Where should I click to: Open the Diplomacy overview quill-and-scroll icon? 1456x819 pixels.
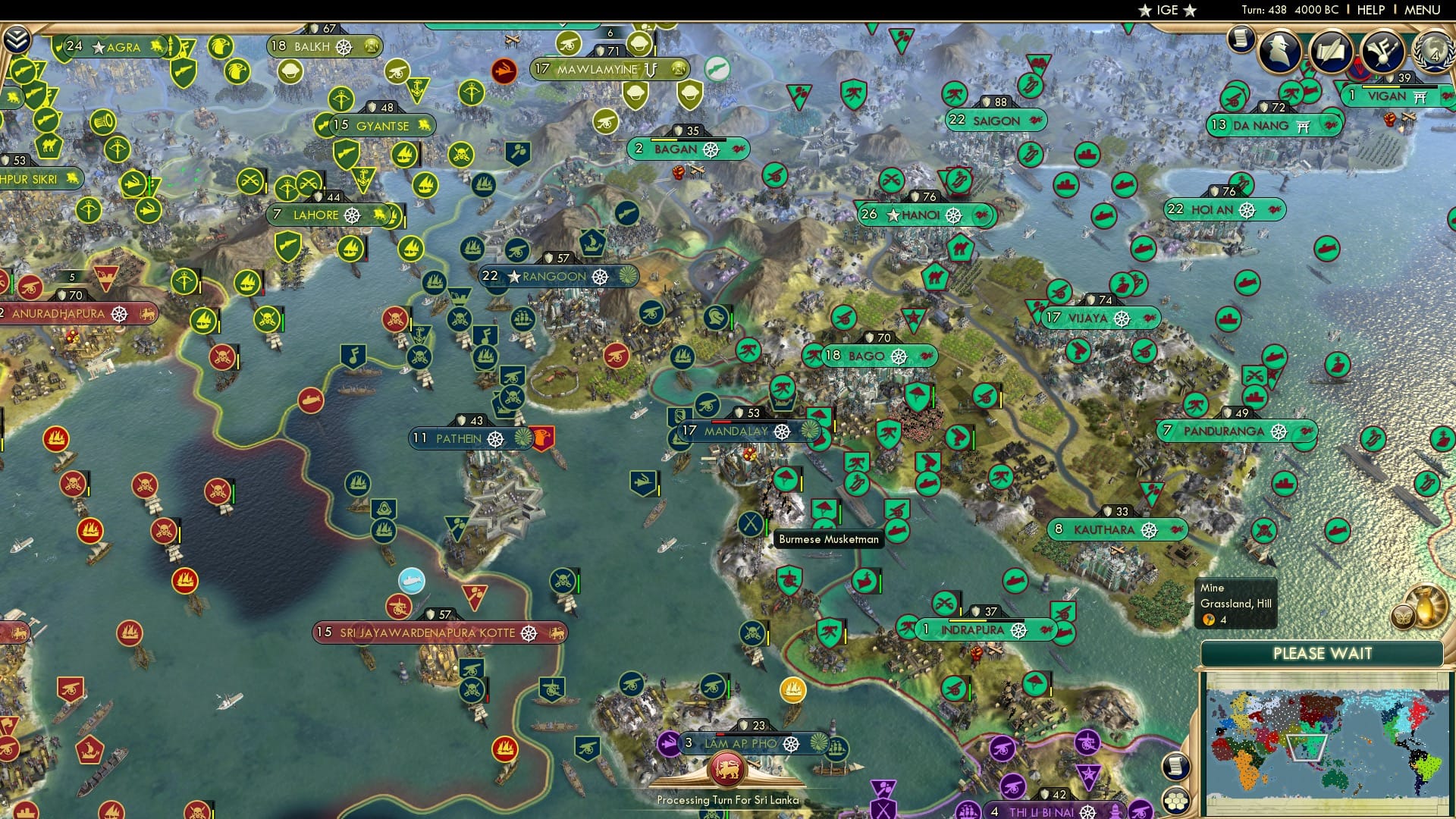tap(1332, 50)
